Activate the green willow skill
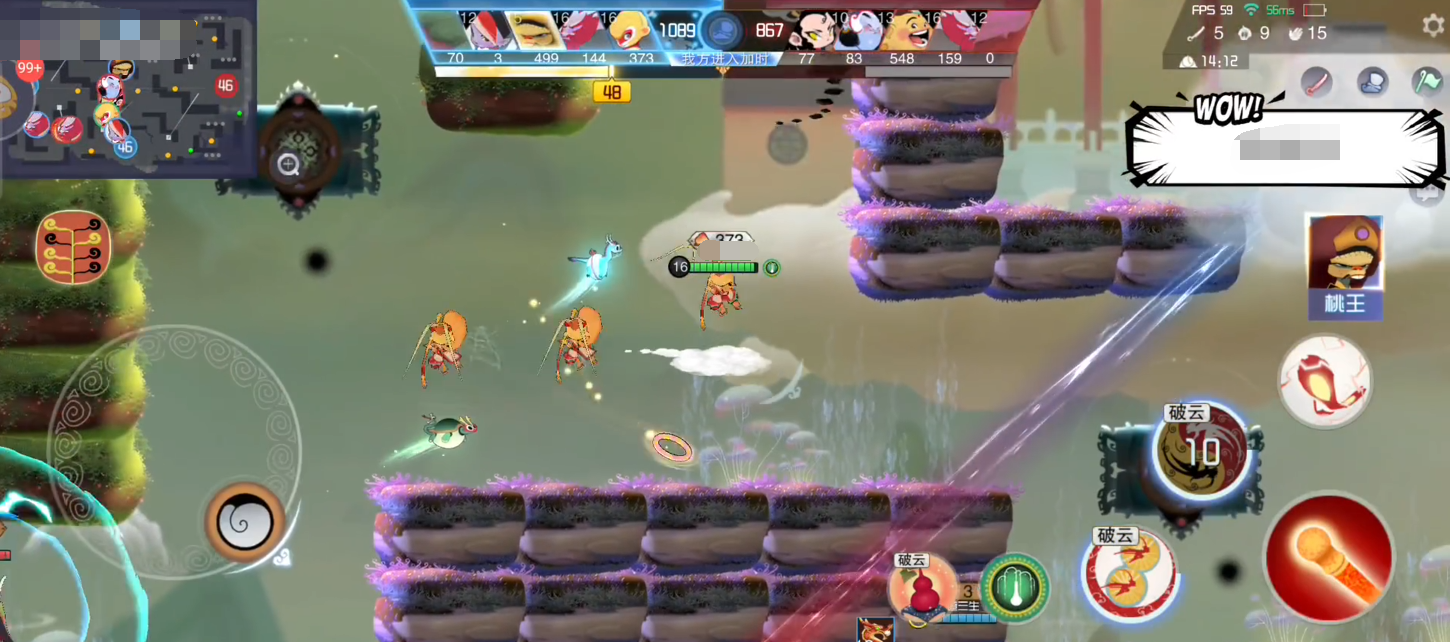1450x642 pixels. coord(1014,588)
